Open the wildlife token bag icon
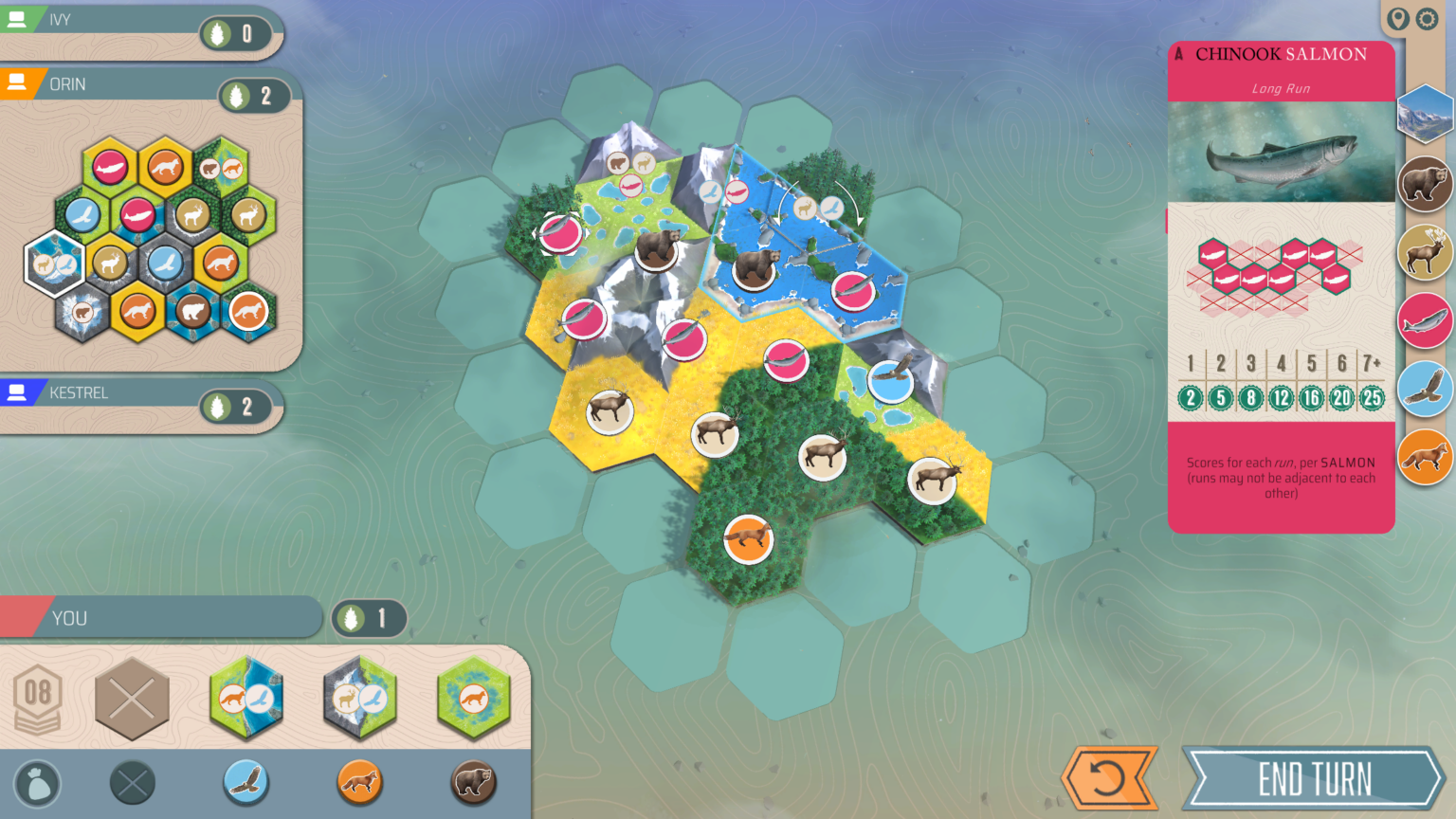 click(38, 784)
